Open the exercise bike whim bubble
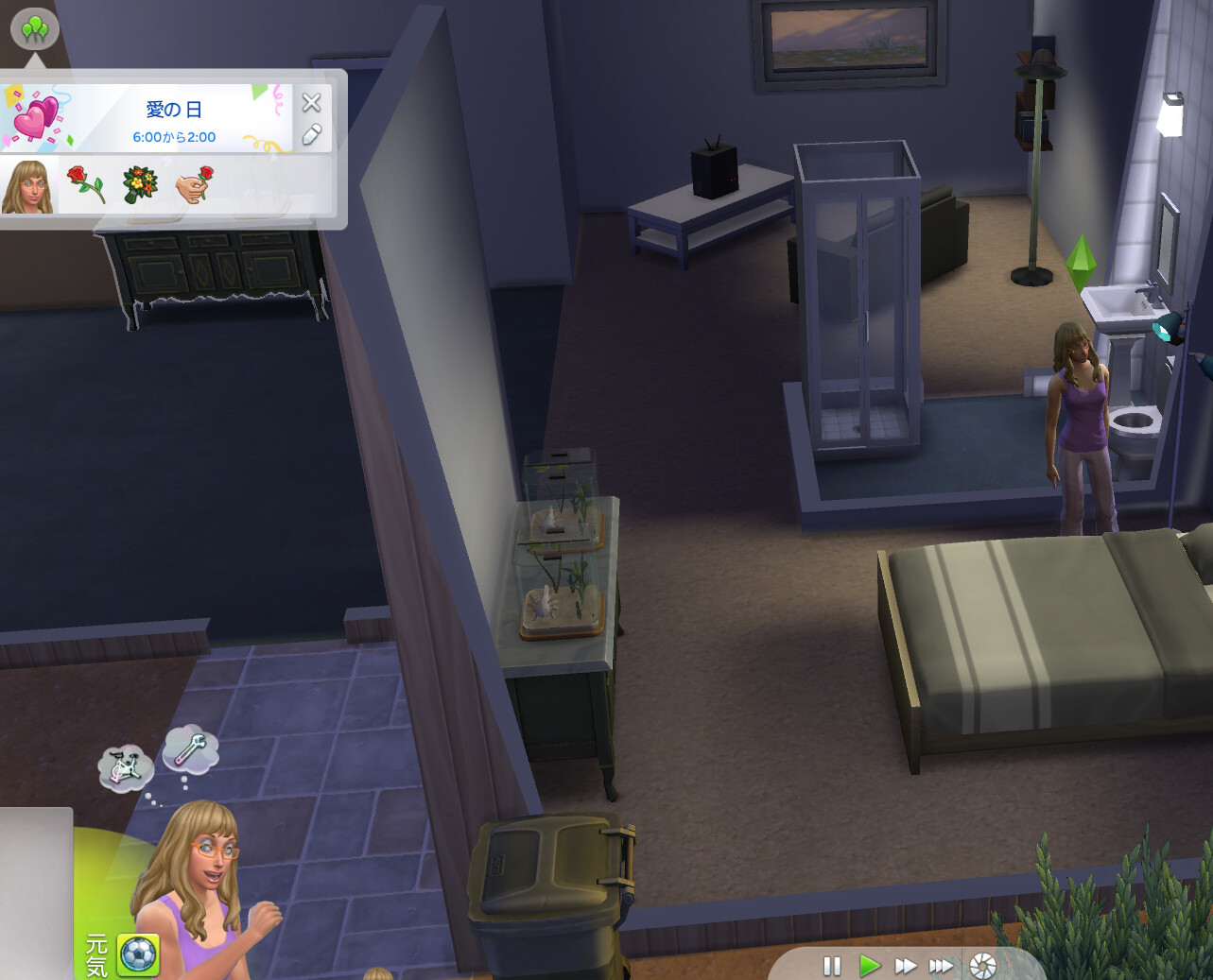The image size is (1213, 980). pos(125,766)
